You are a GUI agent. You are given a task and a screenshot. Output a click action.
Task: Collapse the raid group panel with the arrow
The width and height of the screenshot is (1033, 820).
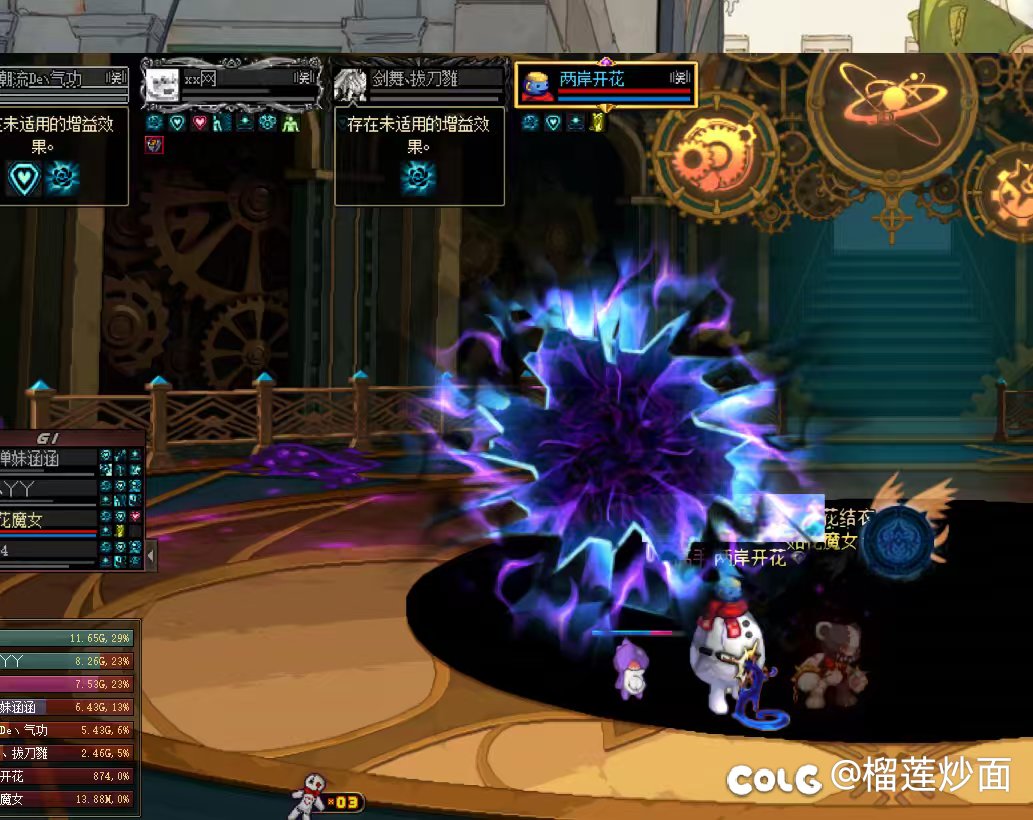[x=151, y=553]
